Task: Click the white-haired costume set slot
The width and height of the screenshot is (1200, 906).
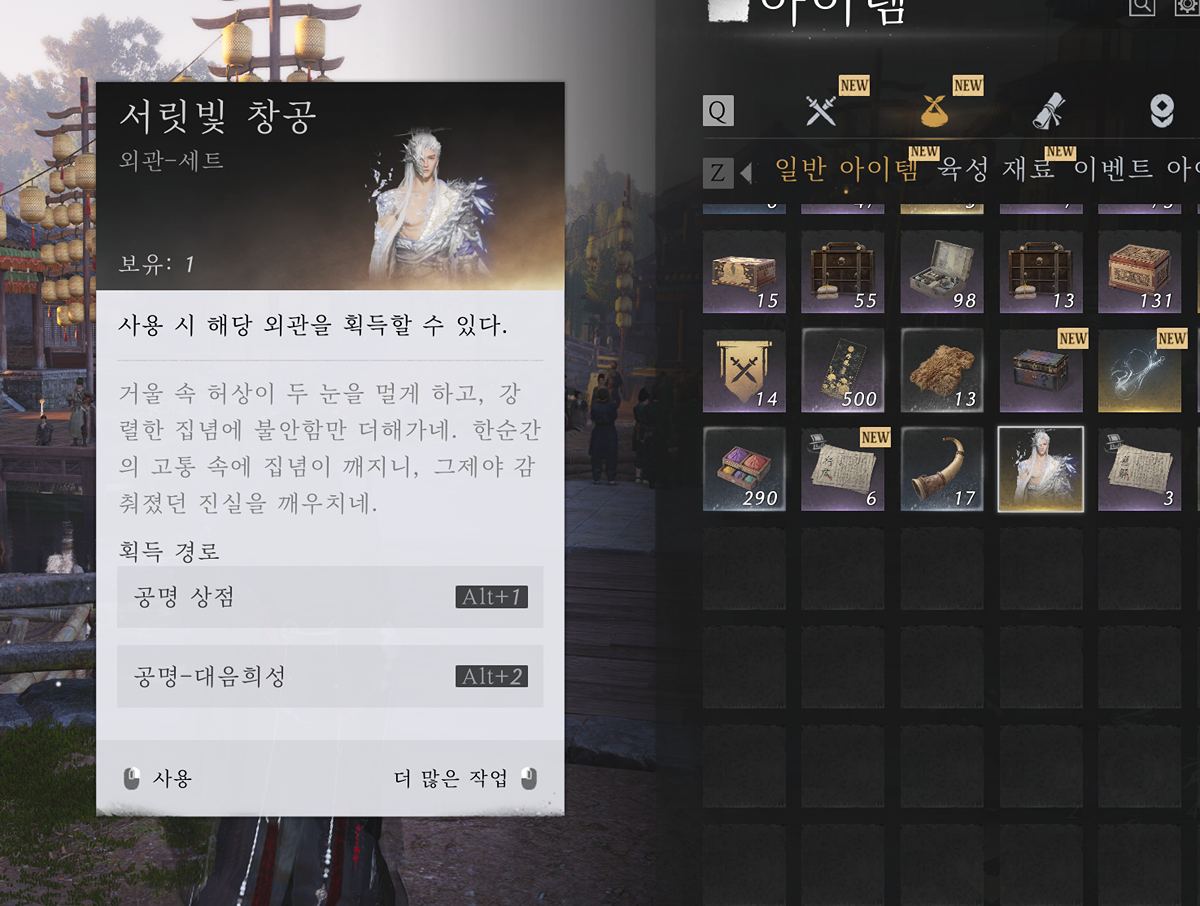Action: [x=1041, y=469]
